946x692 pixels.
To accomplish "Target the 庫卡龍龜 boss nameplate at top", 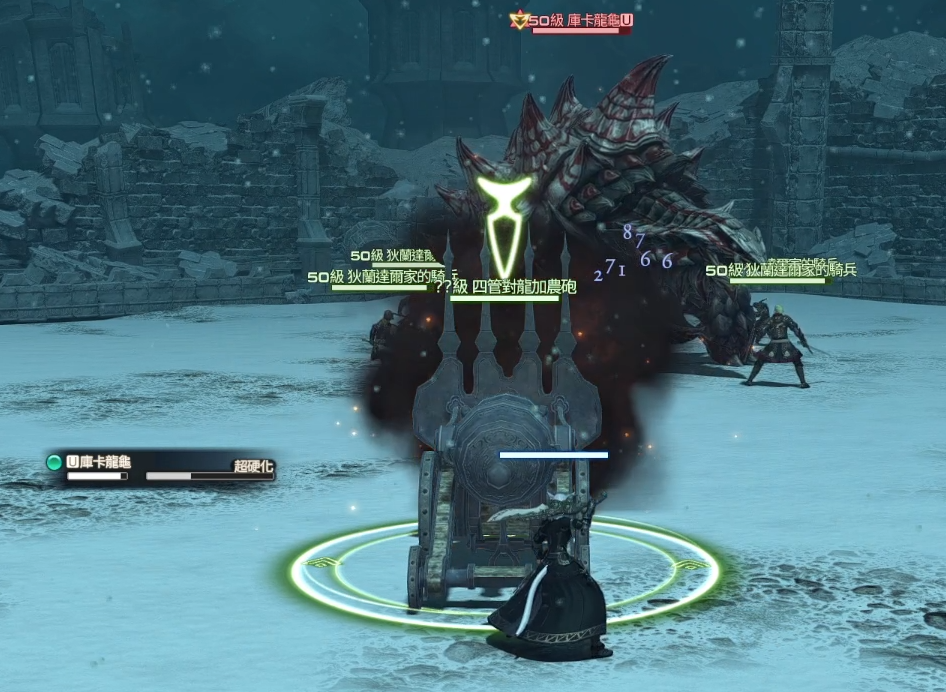I will coord(574,20).
